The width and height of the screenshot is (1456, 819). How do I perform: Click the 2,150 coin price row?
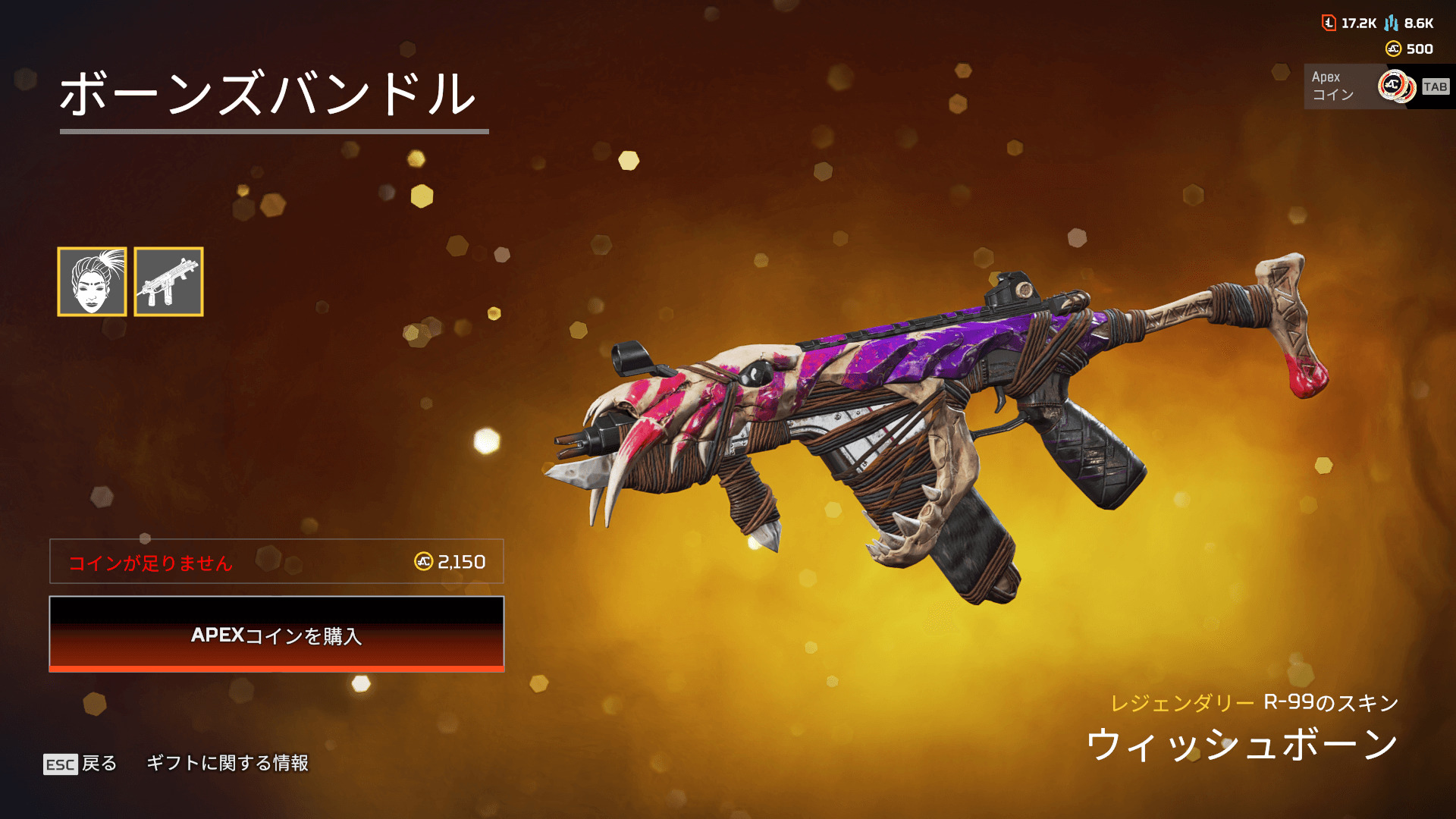(277, 562)
